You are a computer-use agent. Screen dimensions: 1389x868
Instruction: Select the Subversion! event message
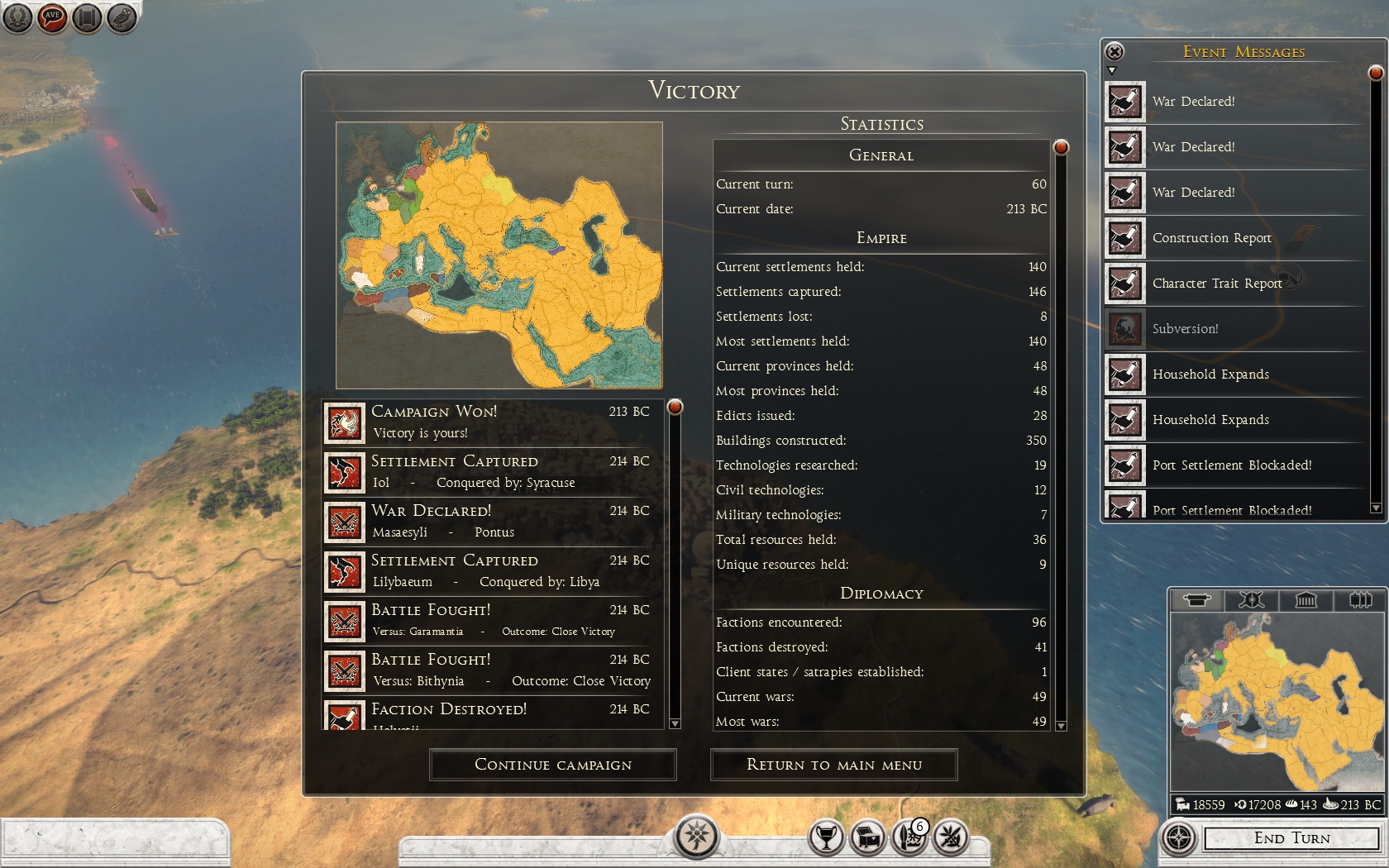1185,329
